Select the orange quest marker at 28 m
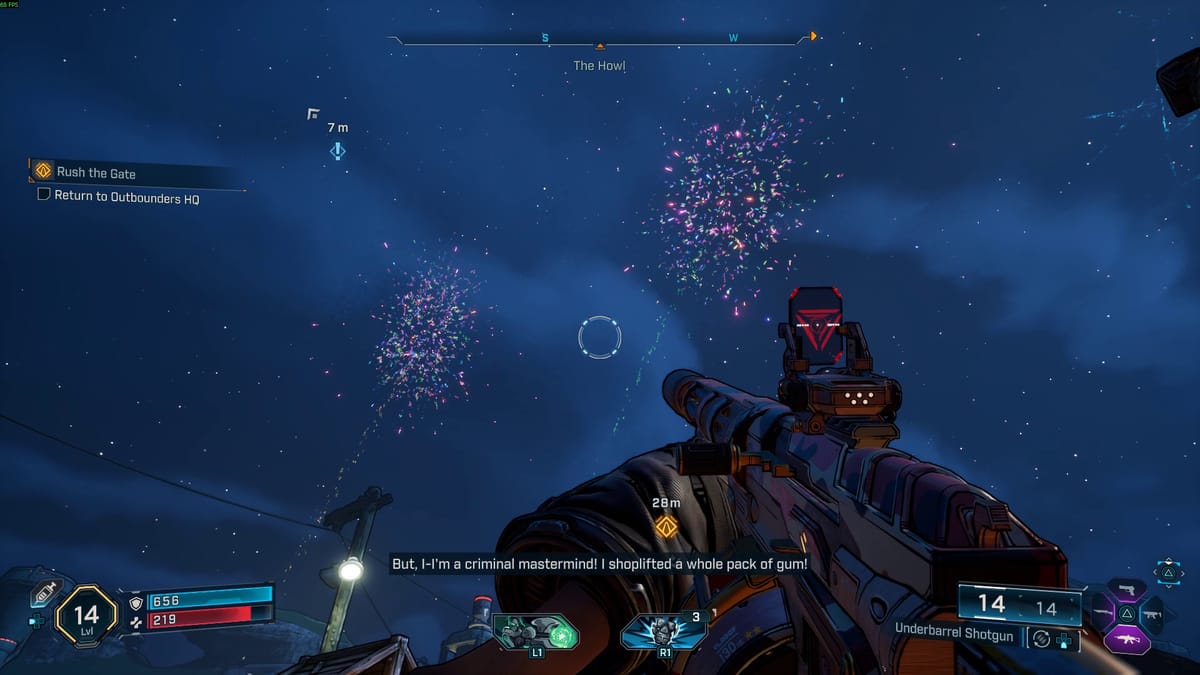This screenshot has width=1200, height=675. click(666, 525)
